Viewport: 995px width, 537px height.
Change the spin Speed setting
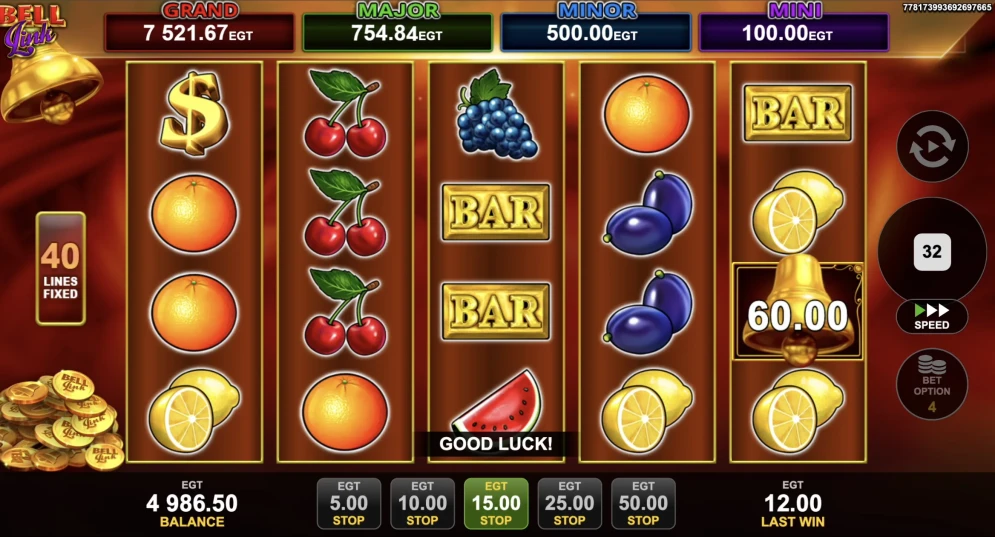coord(932,316)
